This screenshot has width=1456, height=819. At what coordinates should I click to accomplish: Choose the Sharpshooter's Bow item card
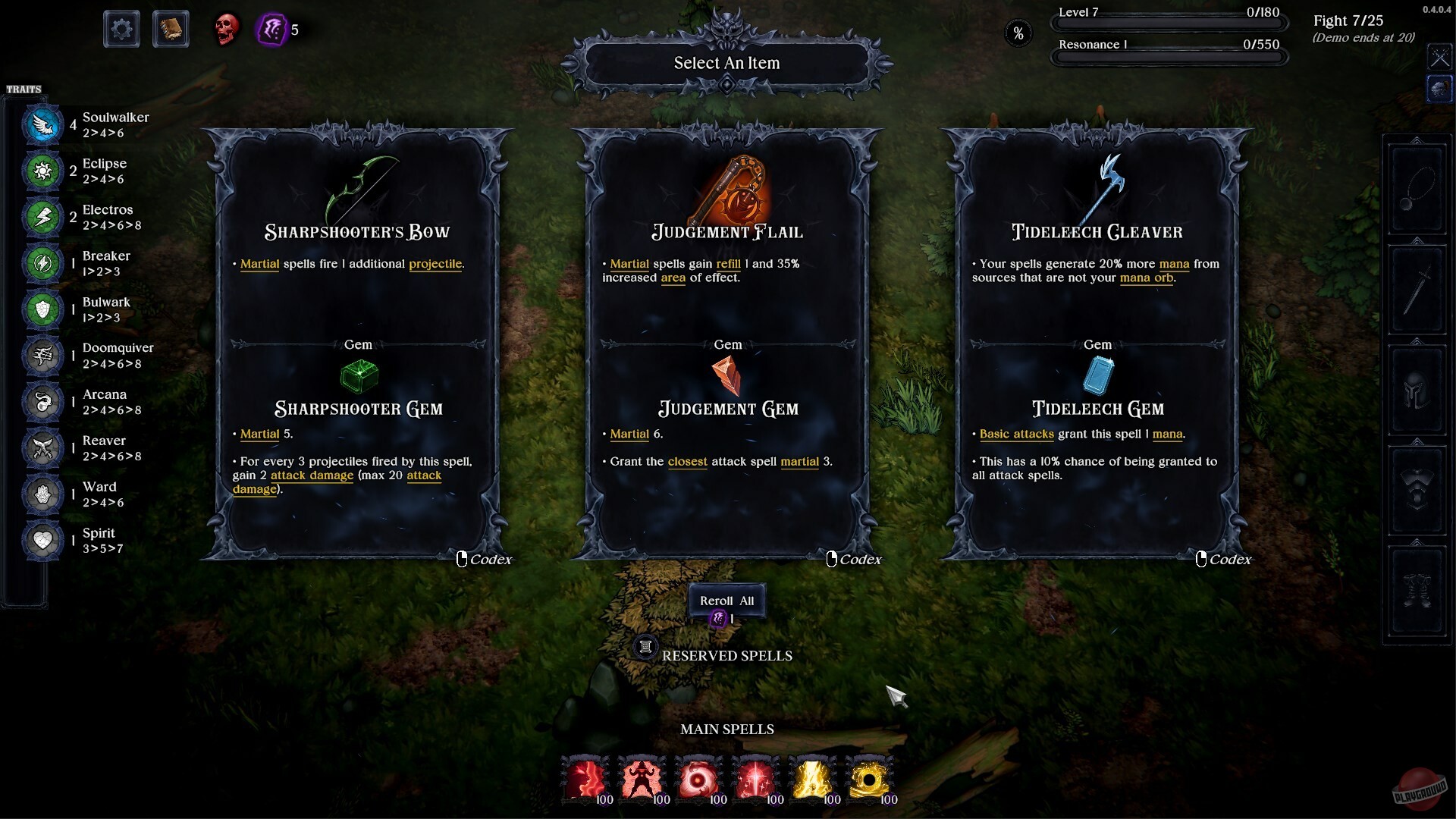coord(358,345)
